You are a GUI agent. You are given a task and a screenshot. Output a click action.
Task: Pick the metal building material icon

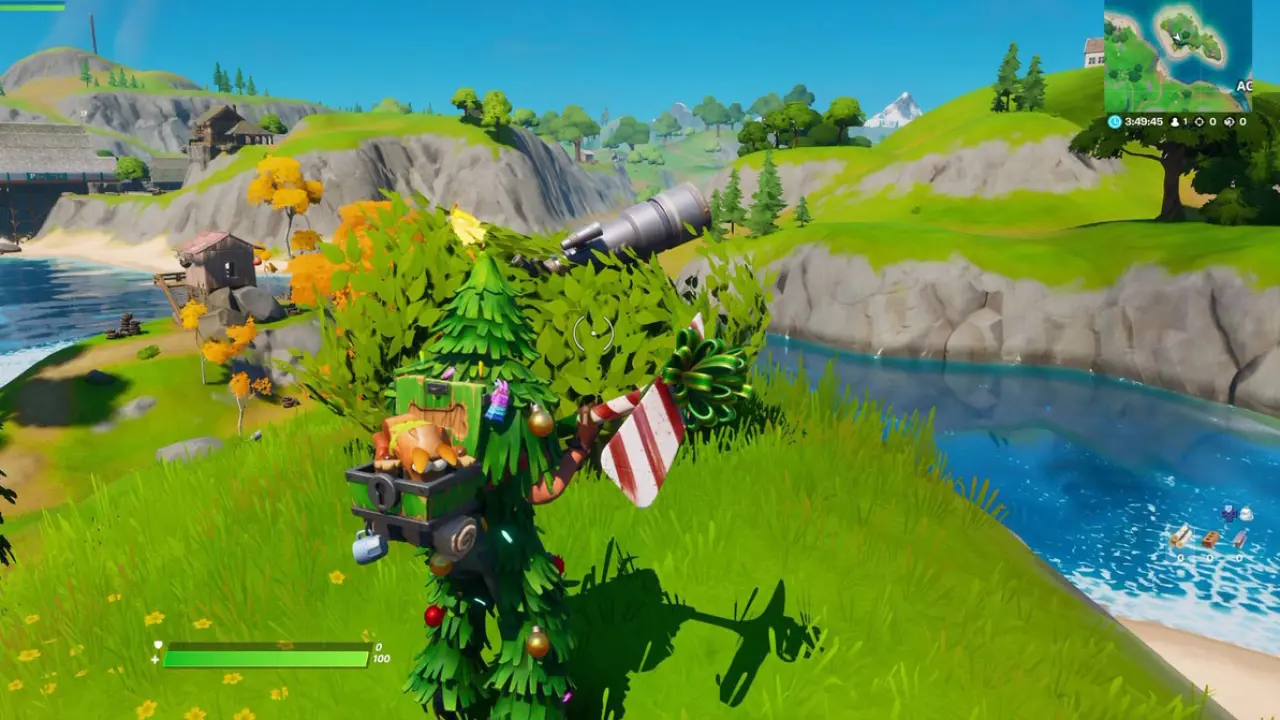click(1240, 539)
